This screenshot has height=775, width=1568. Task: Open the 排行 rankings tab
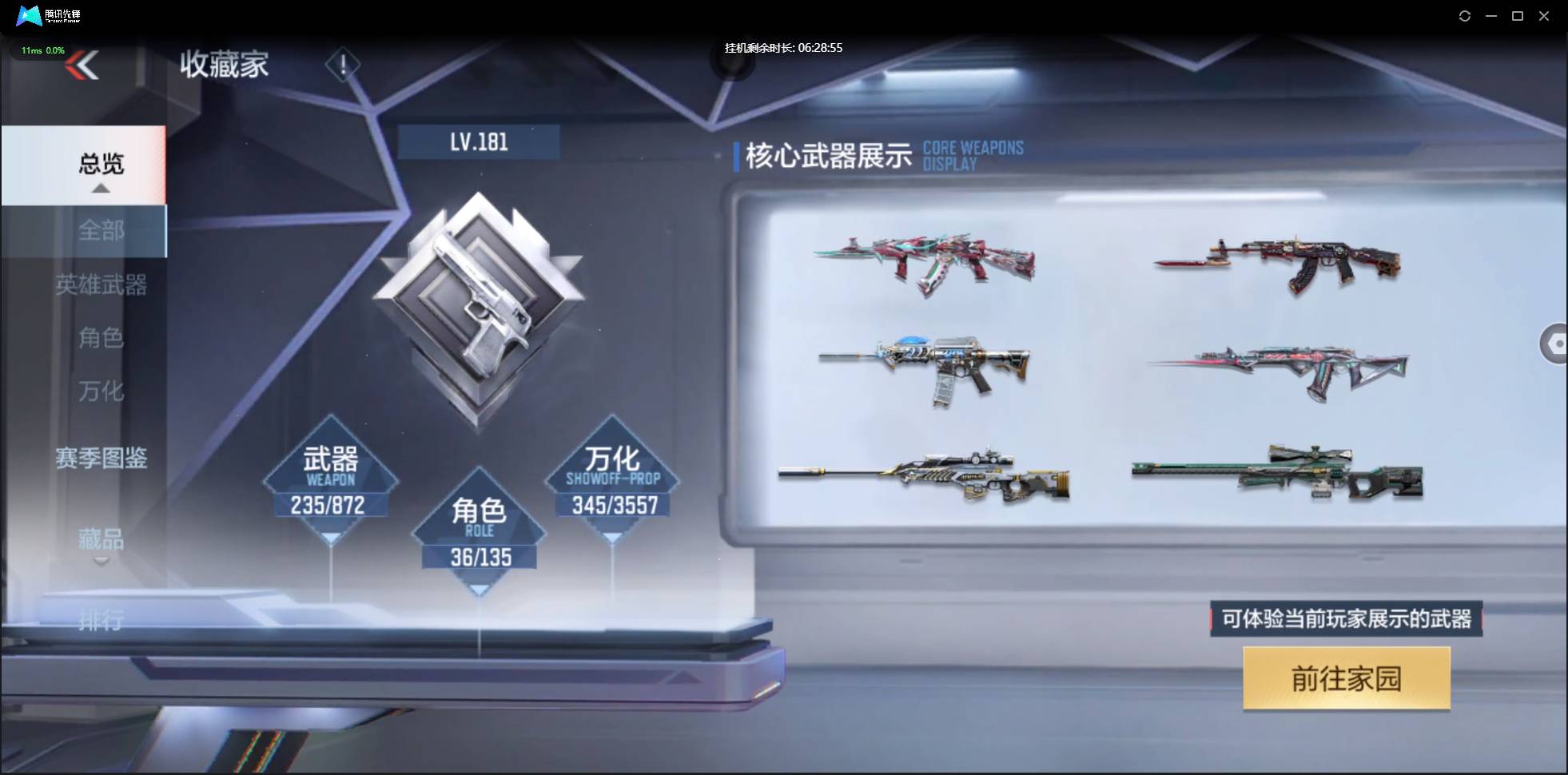pos(101,621)
